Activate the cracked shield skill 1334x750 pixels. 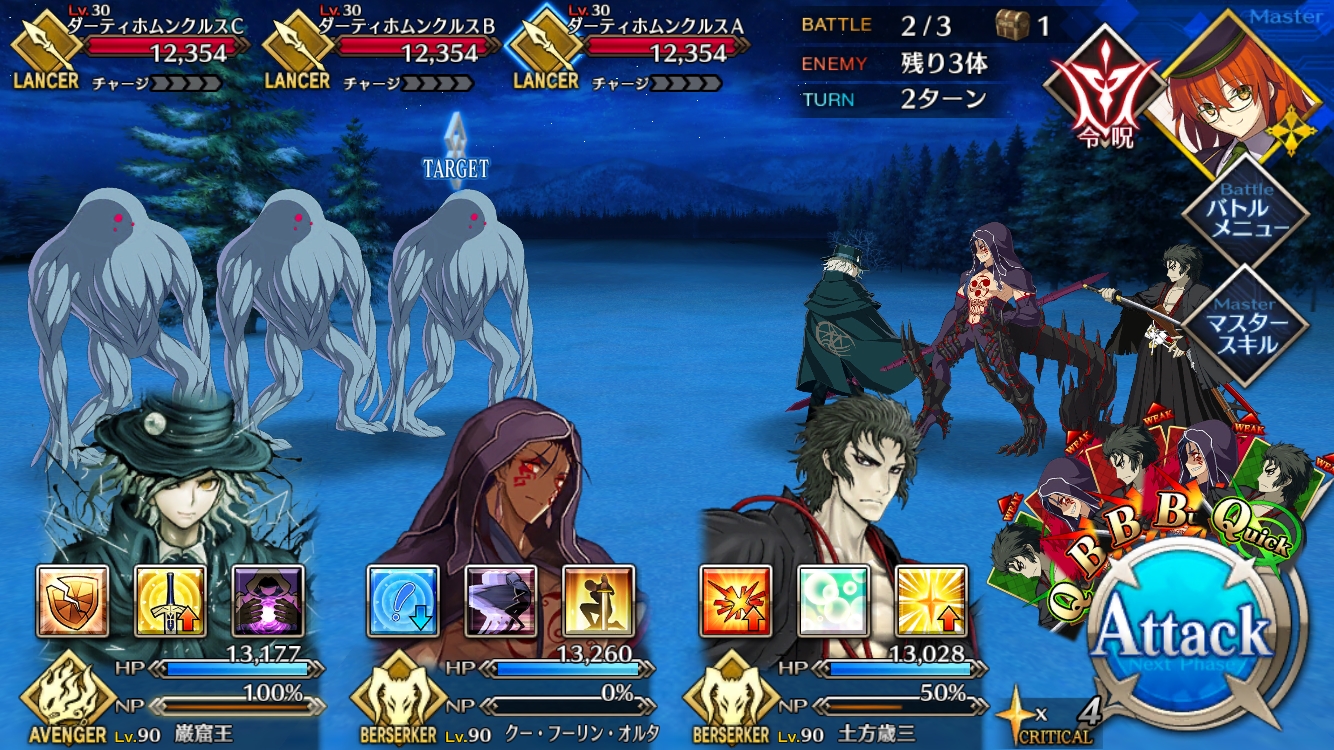[x=73, y=601]
